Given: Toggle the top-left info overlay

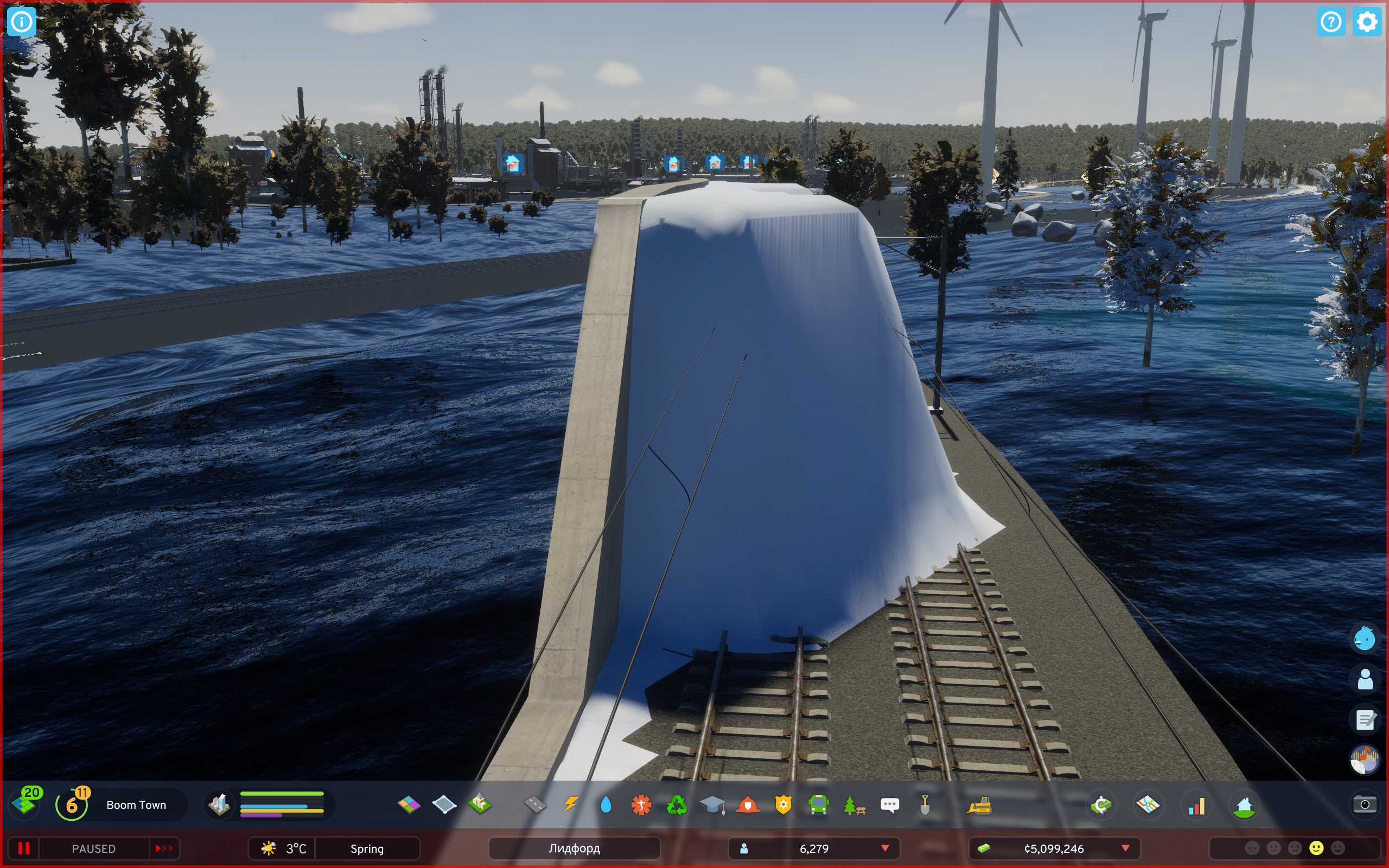Looking at the screenshot, I should [x=22, y=22].
